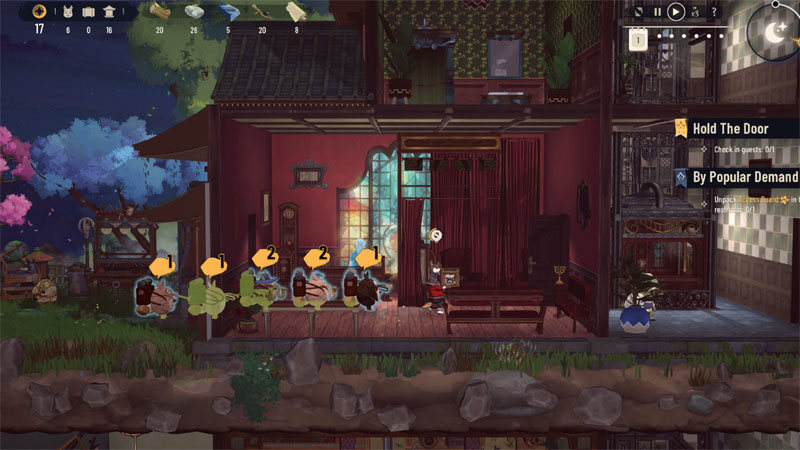Resume normal play speed
Viewport: 800px width, 450px height.
(676, 12)
